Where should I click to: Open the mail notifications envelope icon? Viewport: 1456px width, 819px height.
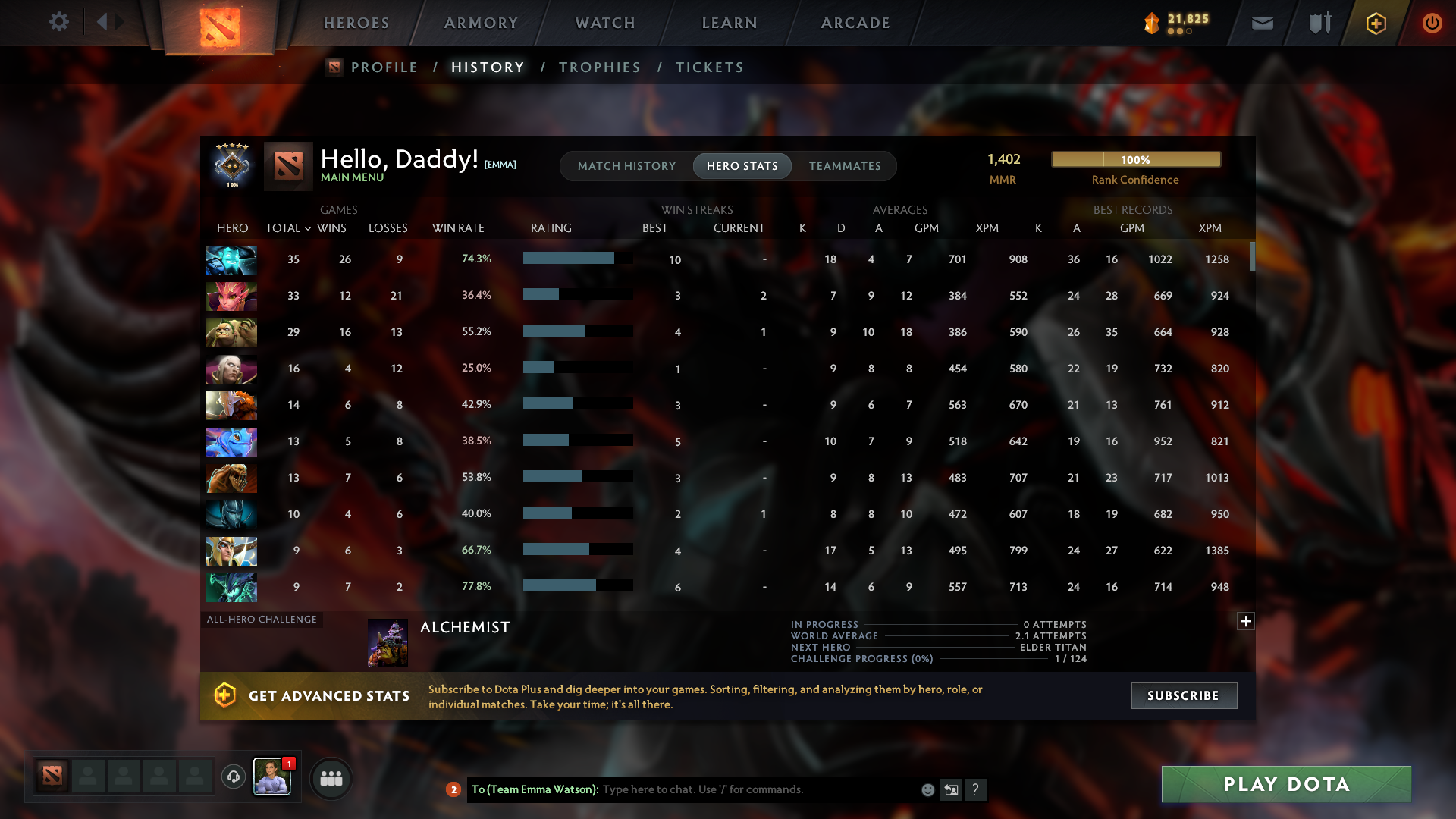[1261, 23]
